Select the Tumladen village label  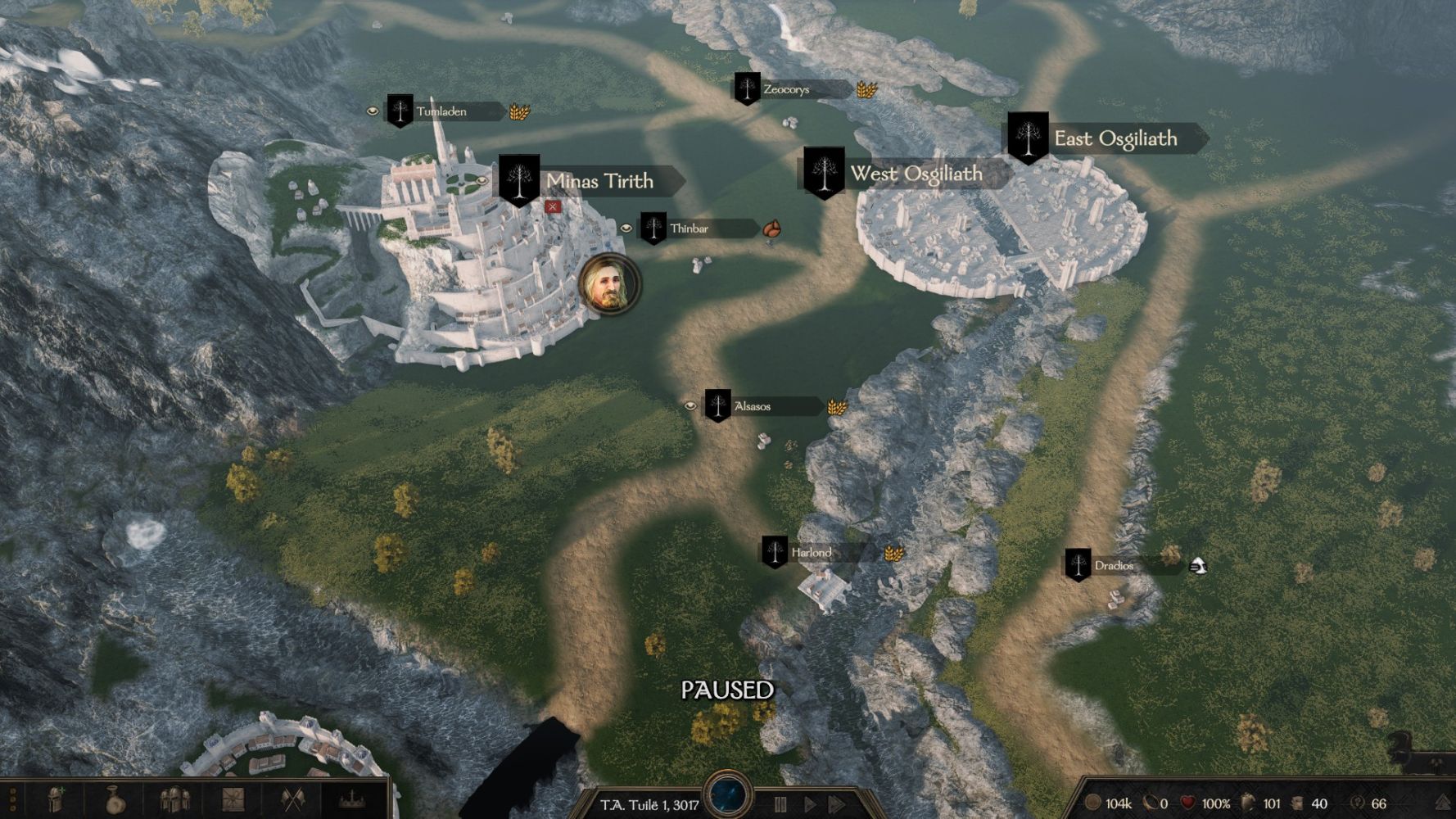(442, 111)
